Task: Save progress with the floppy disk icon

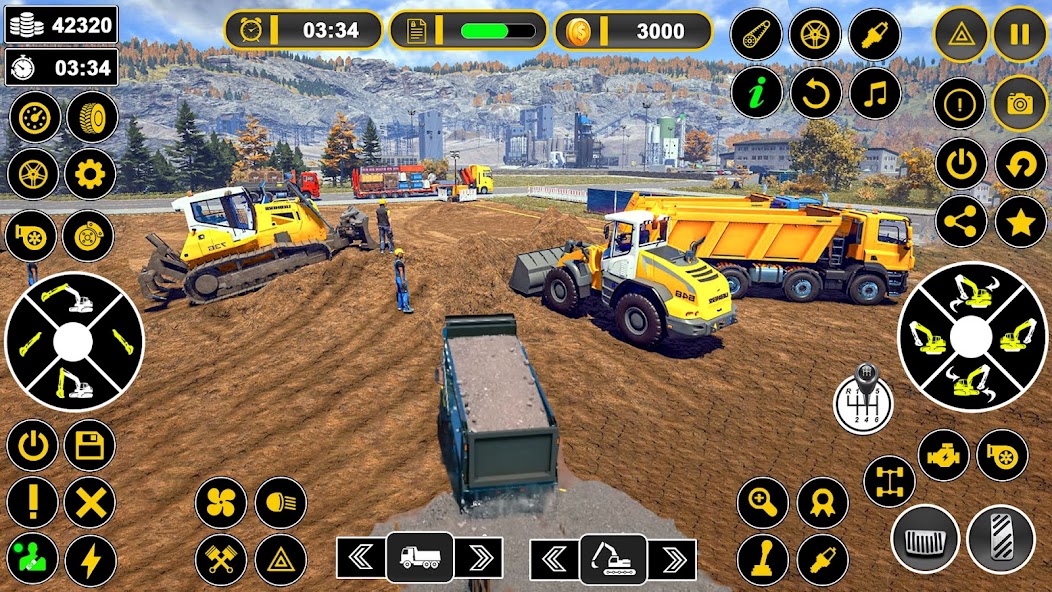Action: [90, 445]
